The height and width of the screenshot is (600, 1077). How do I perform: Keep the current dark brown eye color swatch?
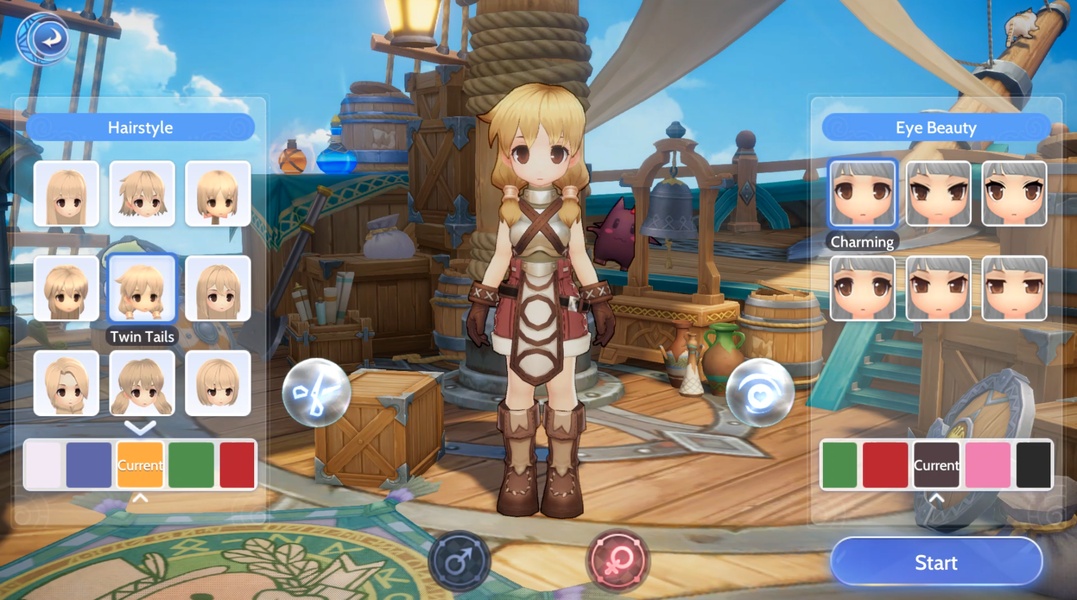pyautogui.click(x=936, y=465)
